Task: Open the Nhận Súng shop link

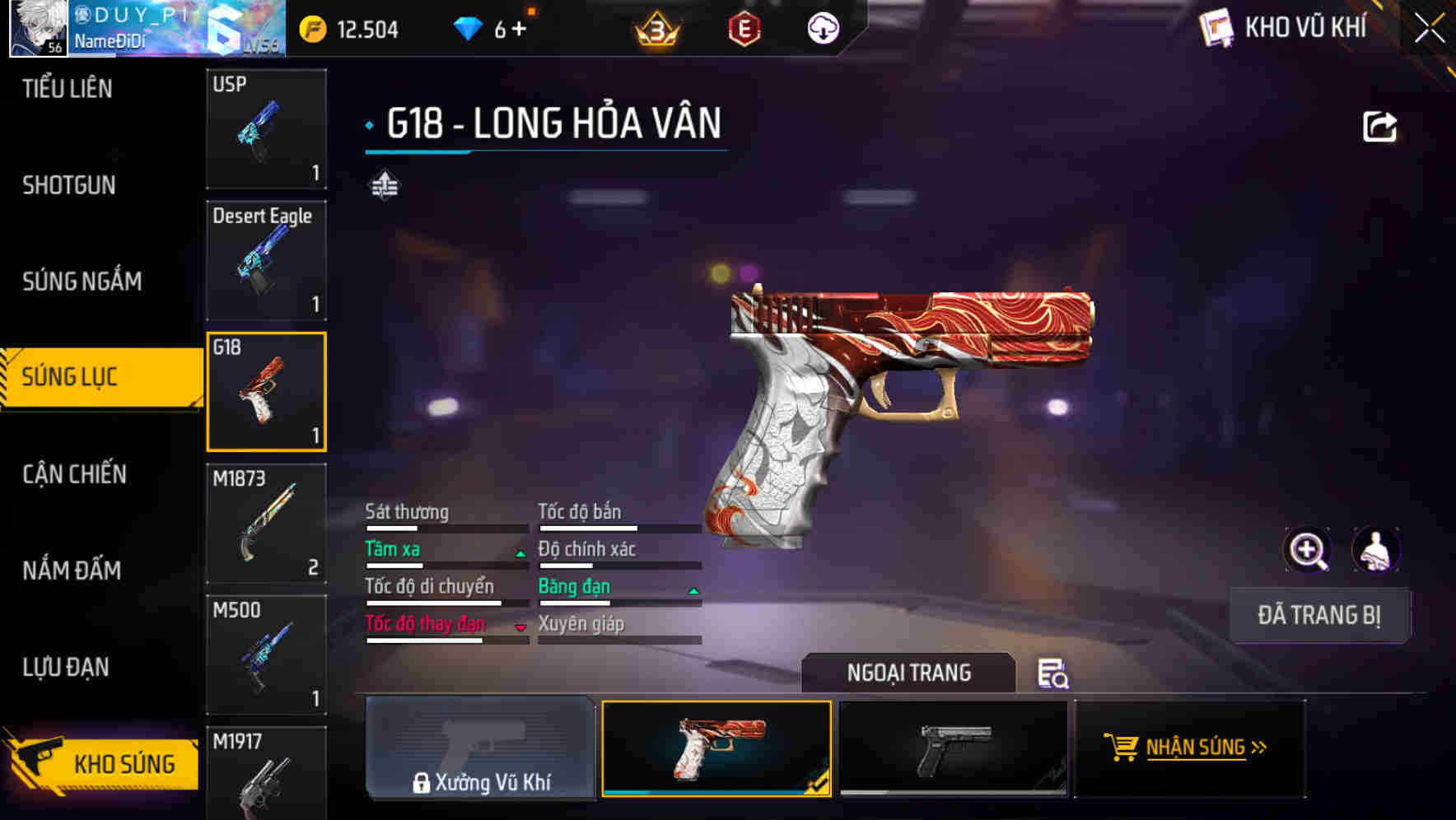Action: (1190, 748)
